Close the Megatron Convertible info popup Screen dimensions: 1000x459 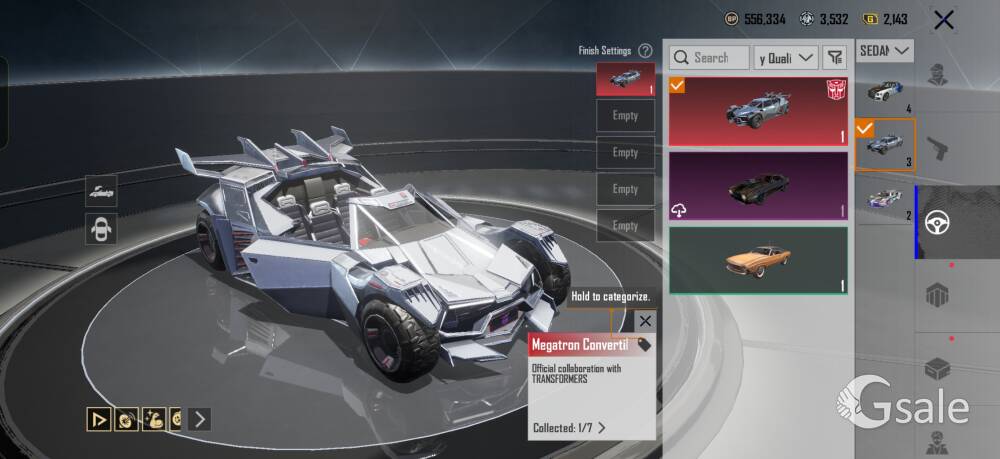pos(645,321)
